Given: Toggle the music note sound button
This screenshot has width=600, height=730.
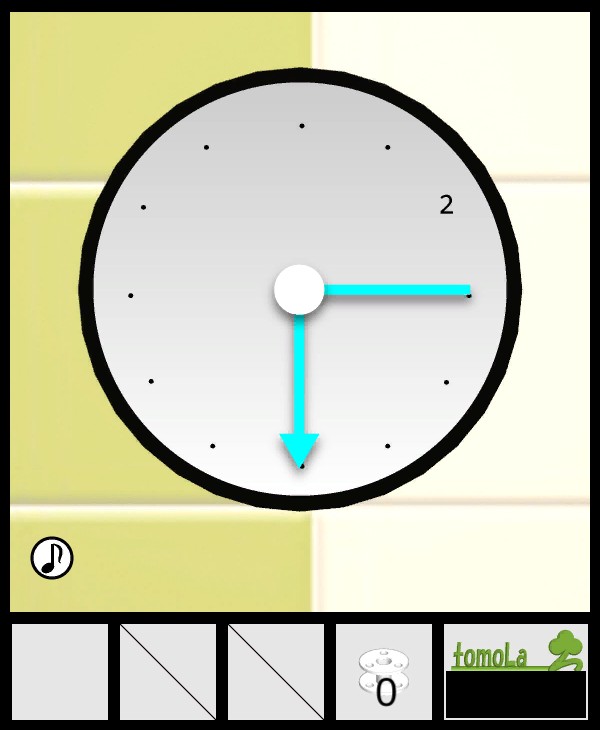Looking at the screenshot, I should pyautogui.click(x=52, y=557).
